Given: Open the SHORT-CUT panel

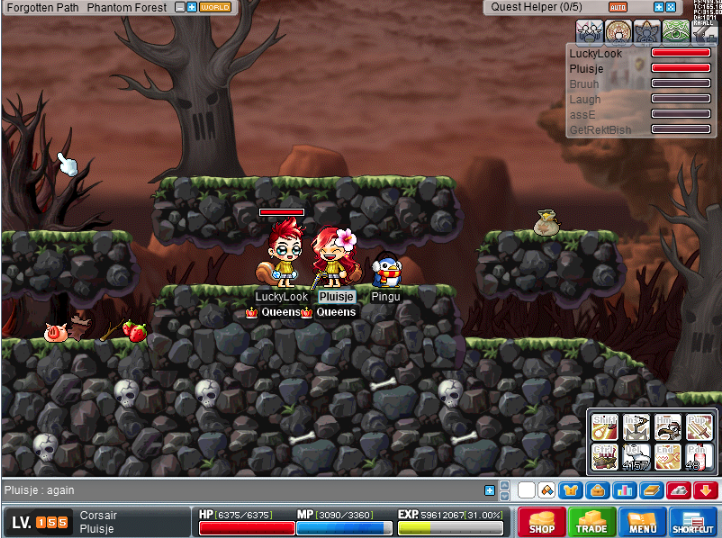Looking at the screenshot, I should click(x=693, y=521).
